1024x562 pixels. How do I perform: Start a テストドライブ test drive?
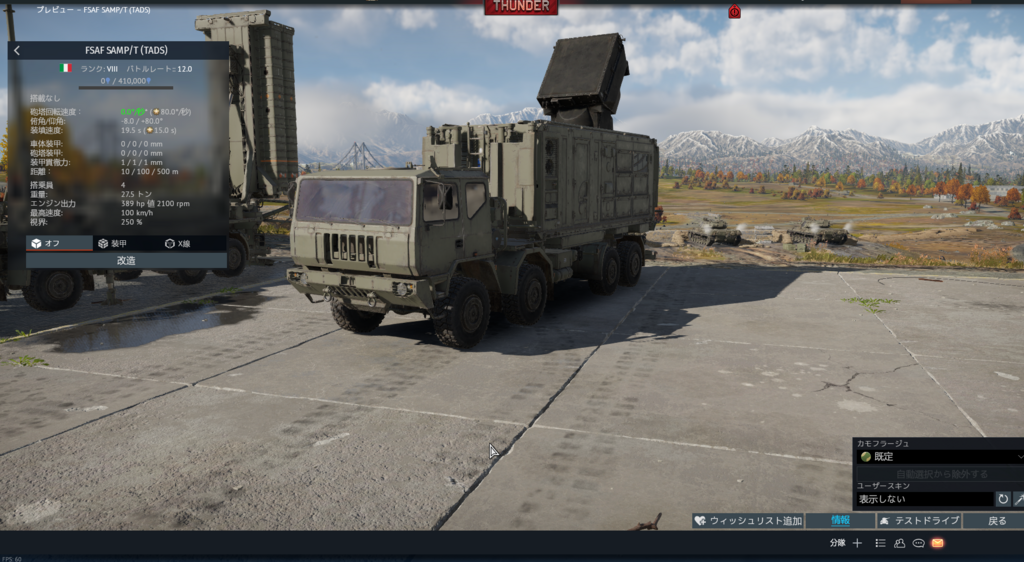(919, 520)
